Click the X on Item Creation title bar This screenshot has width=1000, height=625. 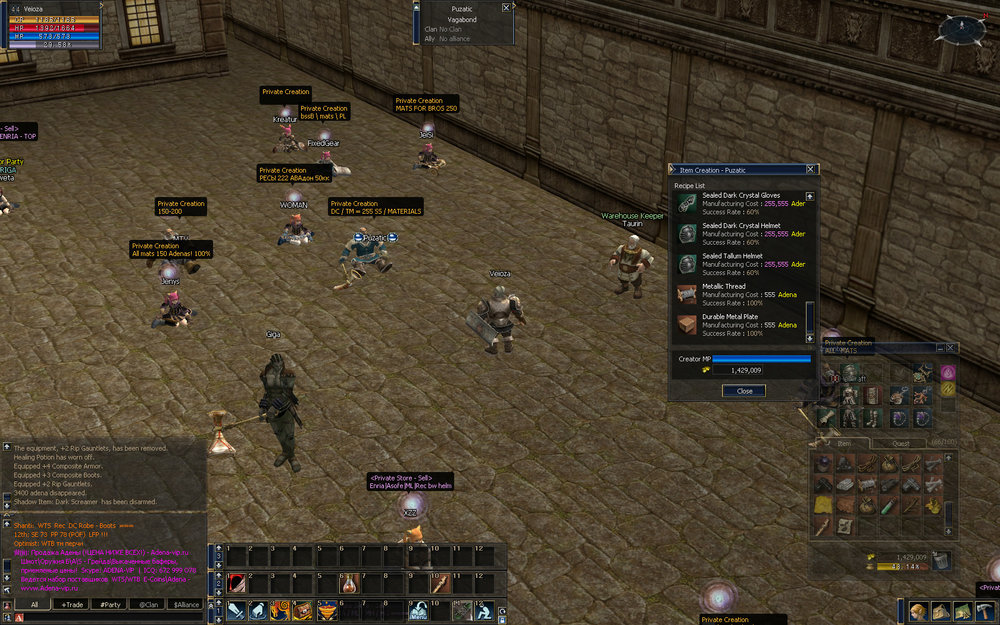click(x=811, y=170)
